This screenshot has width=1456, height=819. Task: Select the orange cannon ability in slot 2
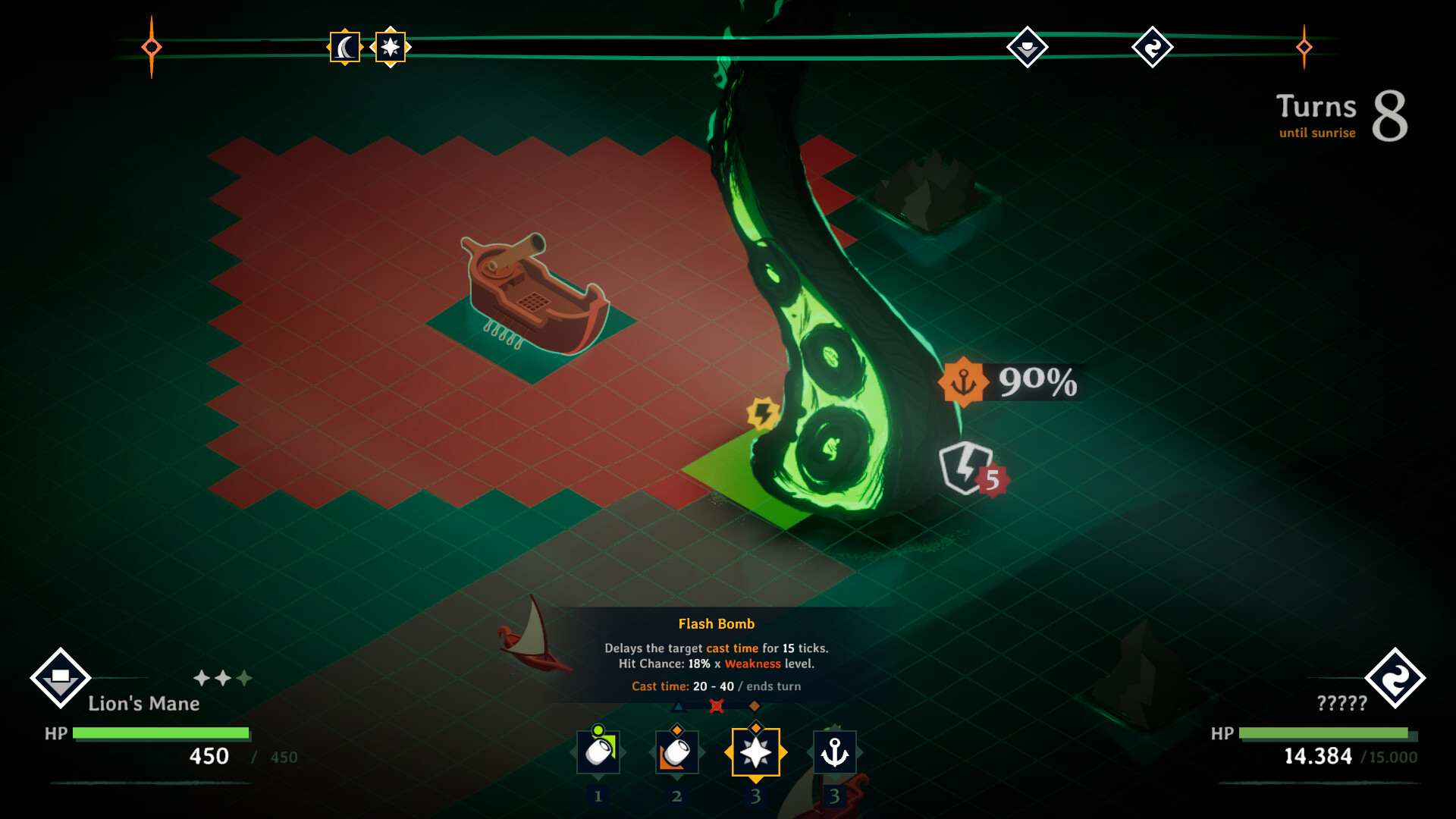677,752
